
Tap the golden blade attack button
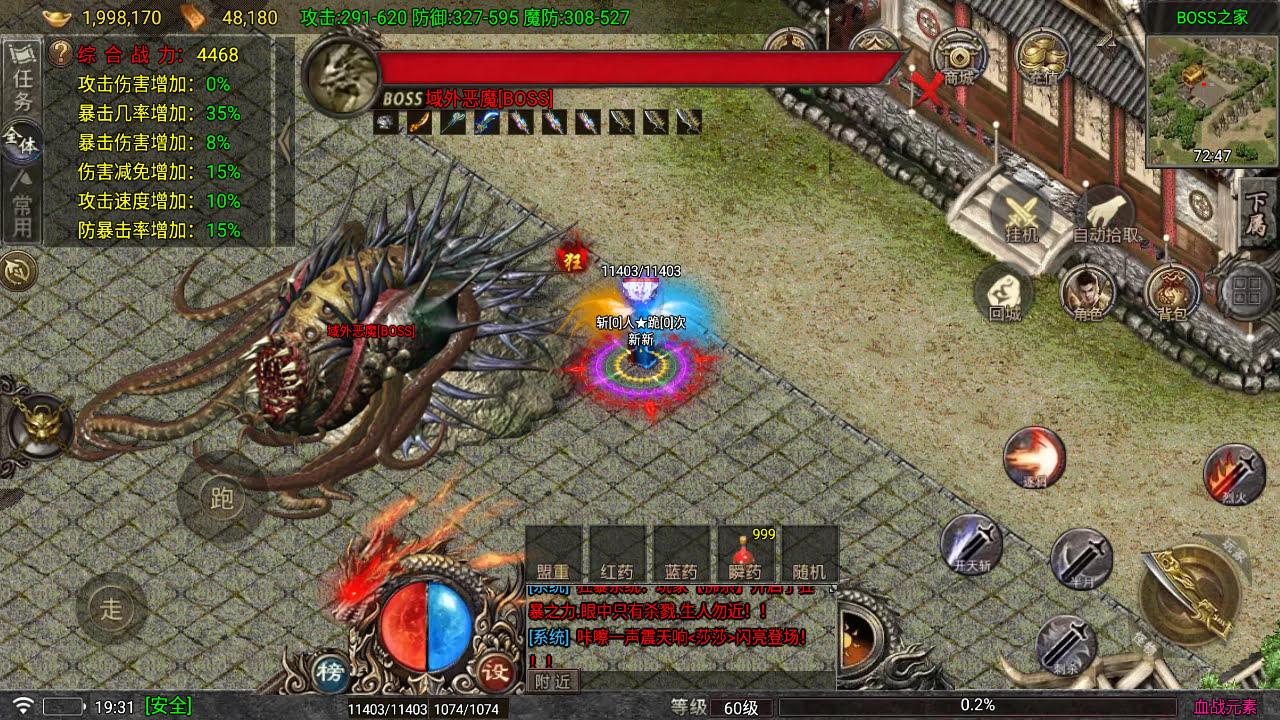coord(1189,595)
